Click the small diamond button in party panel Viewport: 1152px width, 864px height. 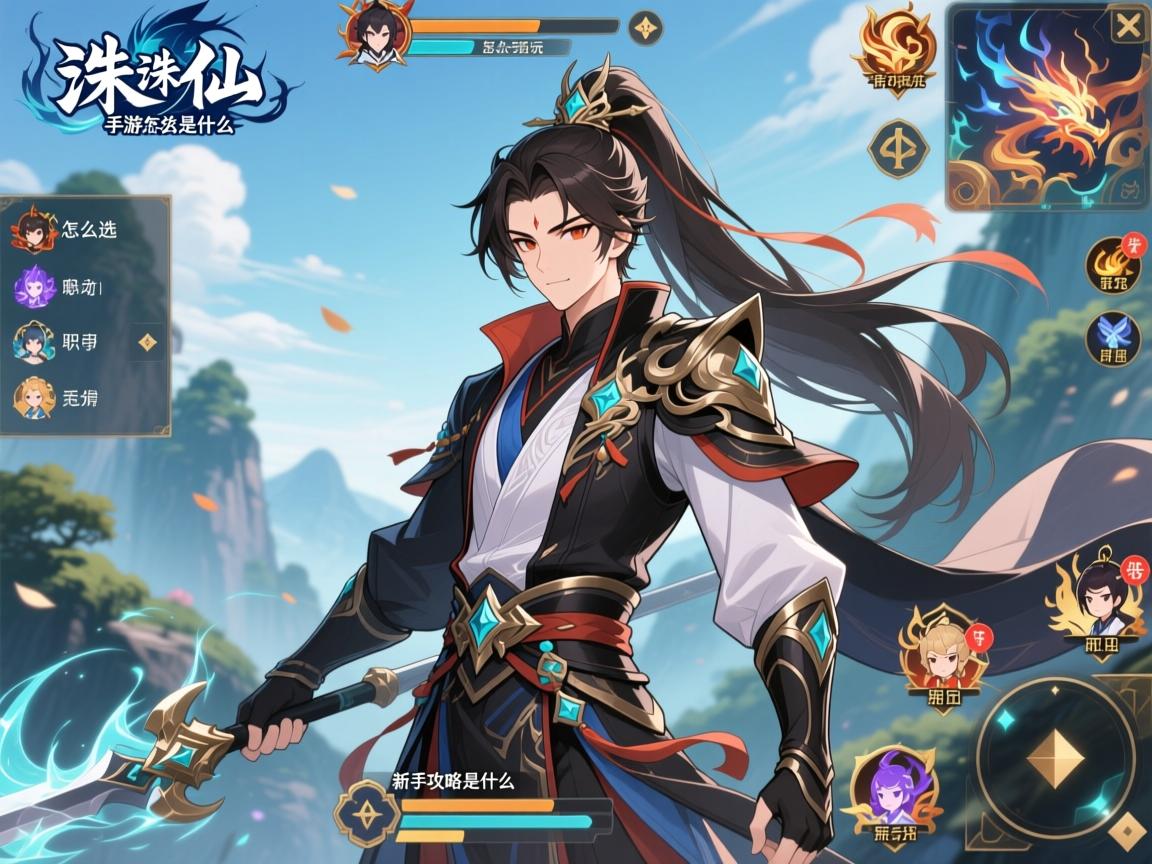click(148, 342)
